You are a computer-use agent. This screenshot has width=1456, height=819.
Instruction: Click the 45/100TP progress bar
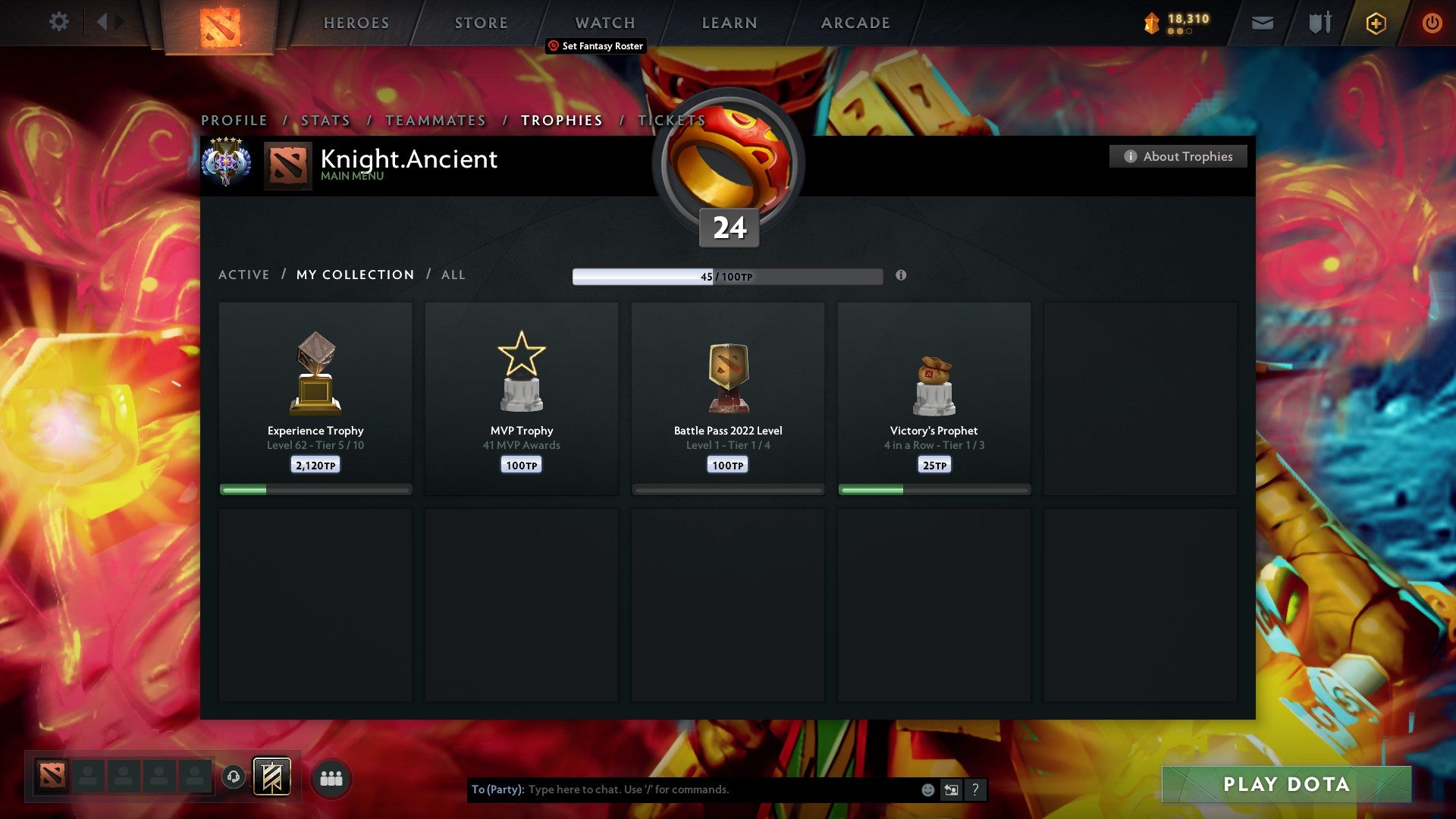pyautogui.click(x=727, y=276)
